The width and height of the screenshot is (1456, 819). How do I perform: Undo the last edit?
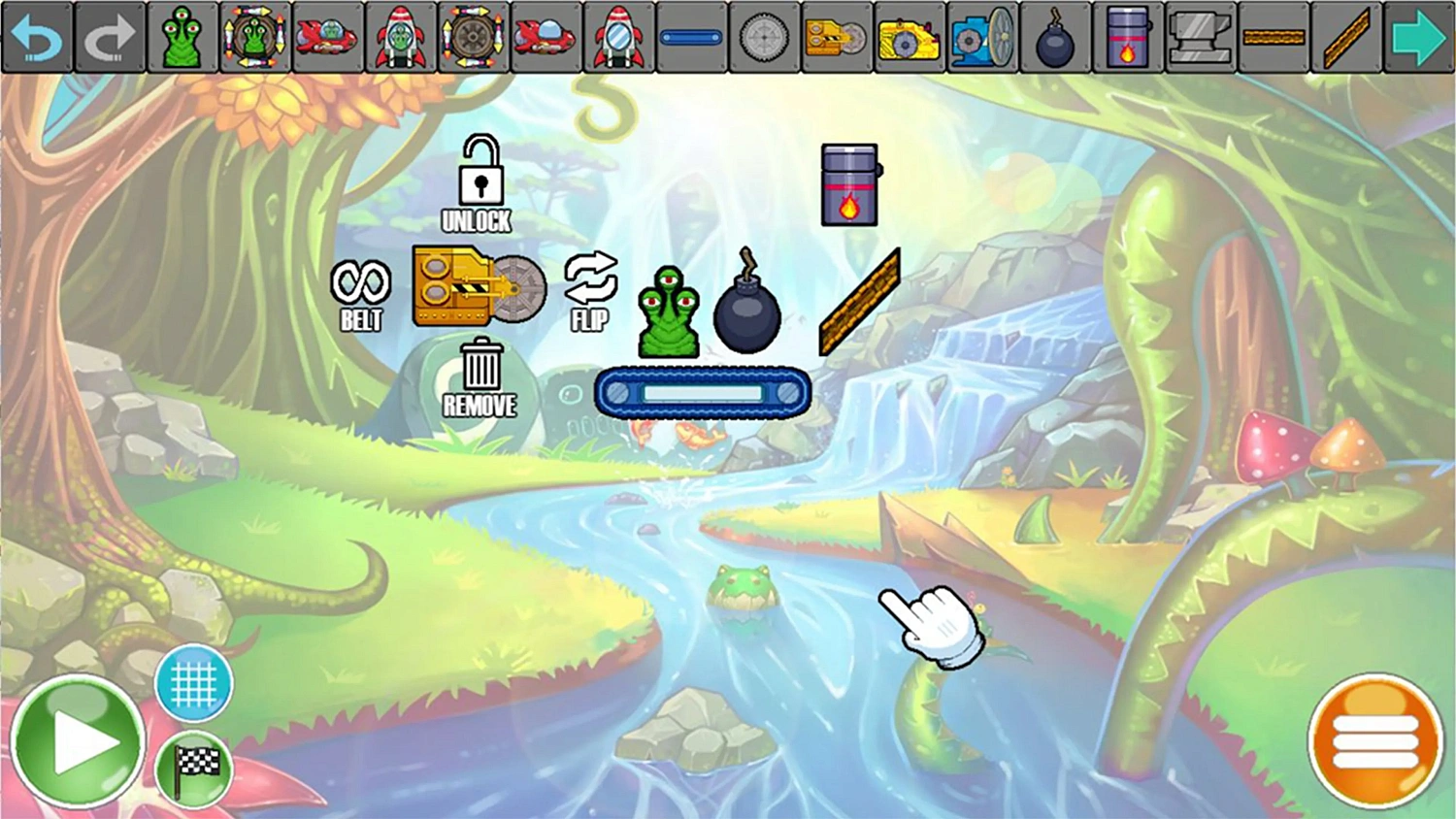(x=37, y=37)
